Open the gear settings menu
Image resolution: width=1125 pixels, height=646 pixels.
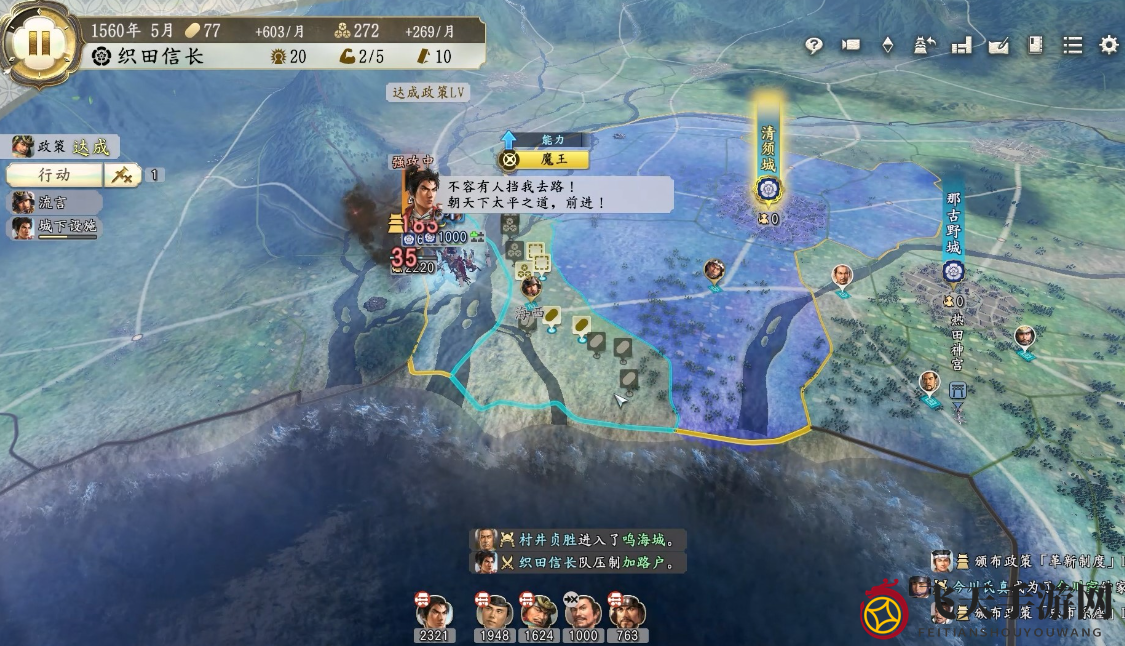(1109, 45)
